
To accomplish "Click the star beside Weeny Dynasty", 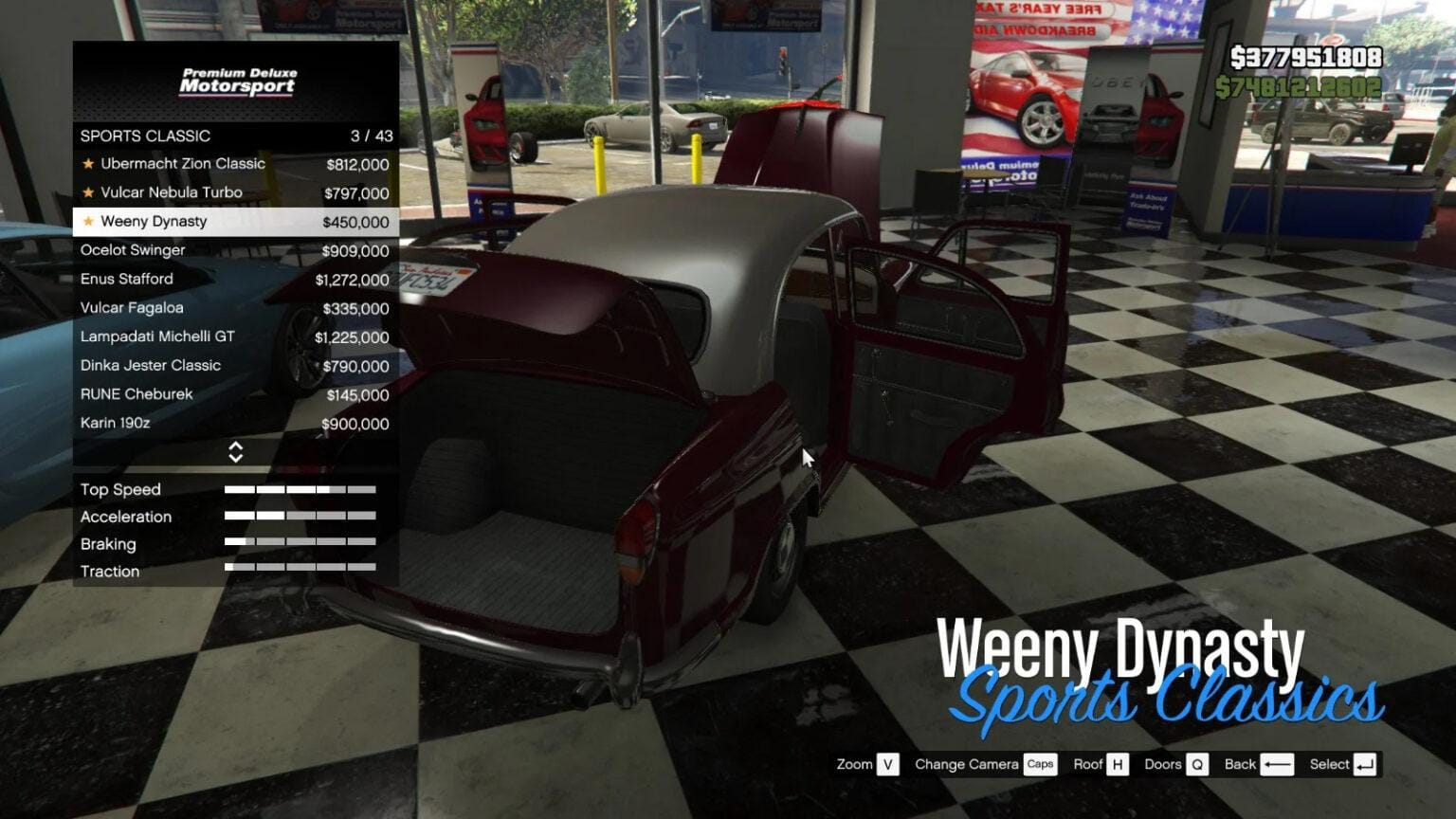I will click(88, 221).
